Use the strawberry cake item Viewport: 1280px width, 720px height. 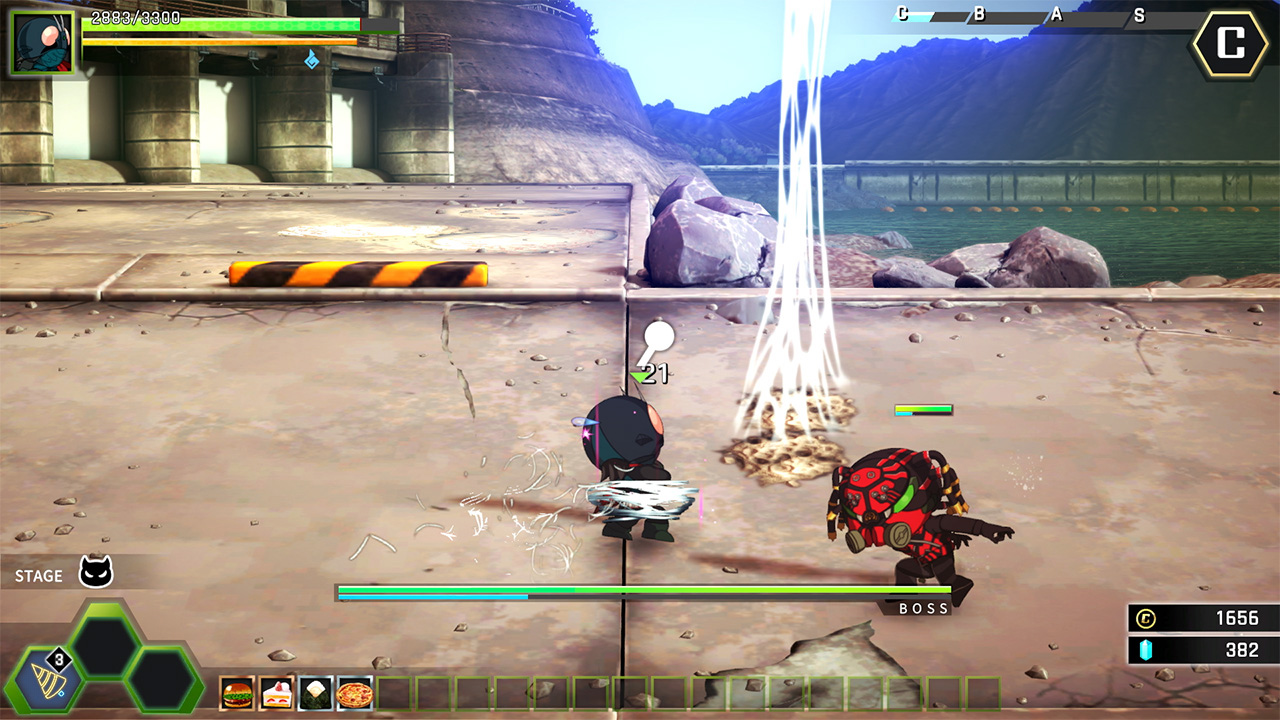point(276,693)
